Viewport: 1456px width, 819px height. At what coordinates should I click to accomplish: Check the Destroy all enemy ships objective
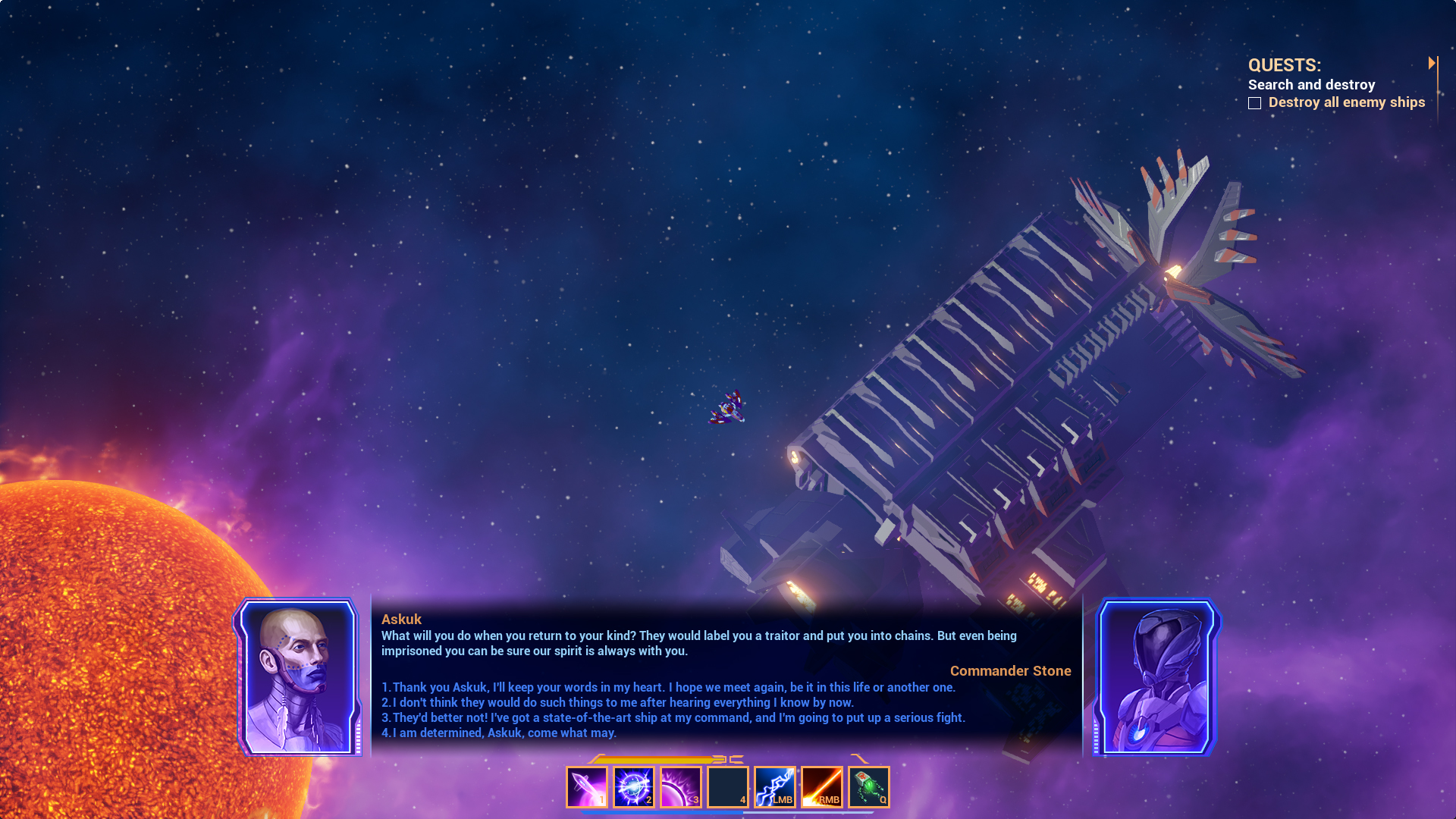coord(1256,102)
